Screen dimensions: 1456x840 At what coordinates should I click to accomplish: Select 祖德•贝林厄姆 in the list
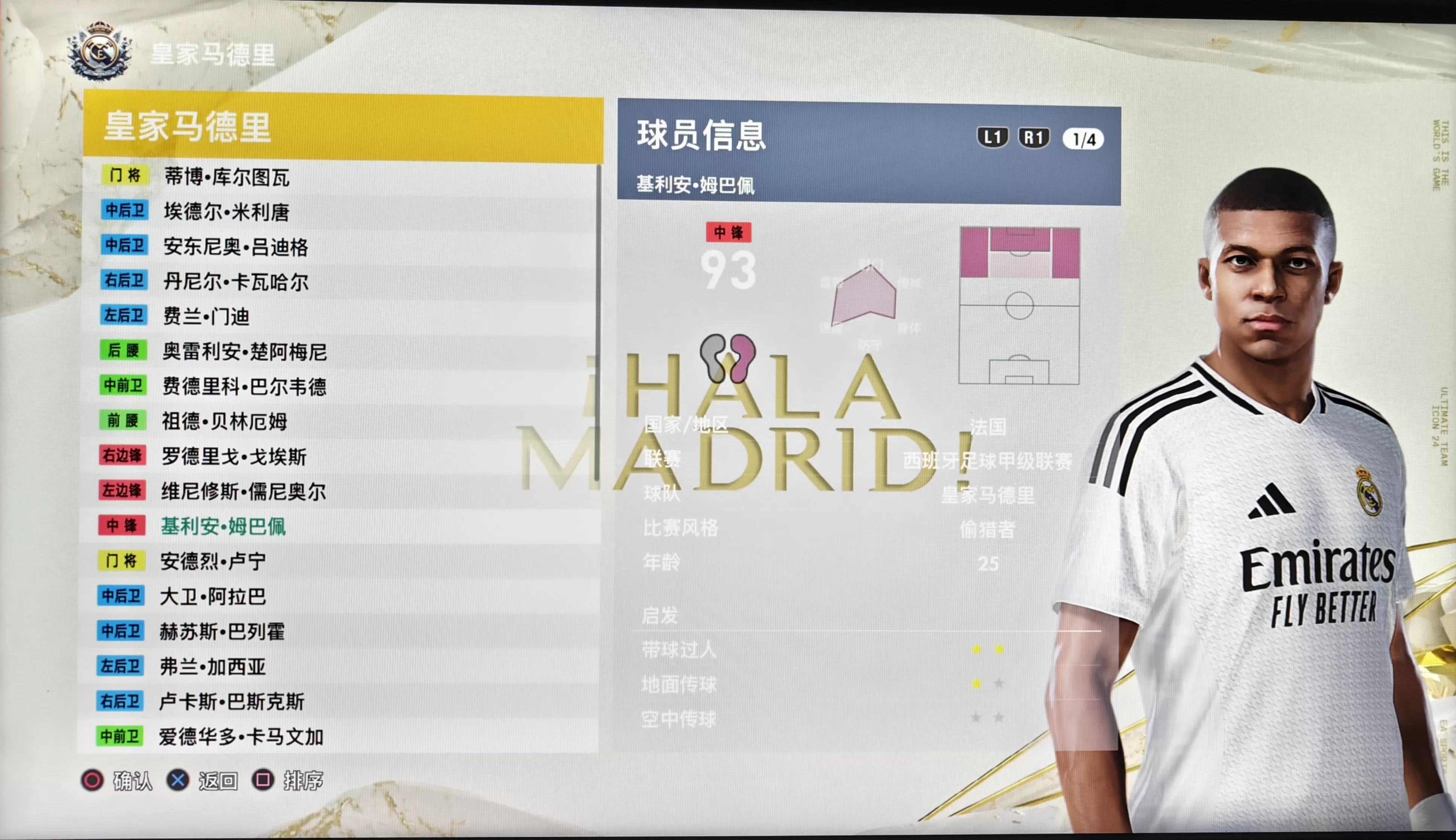point(224,422)
